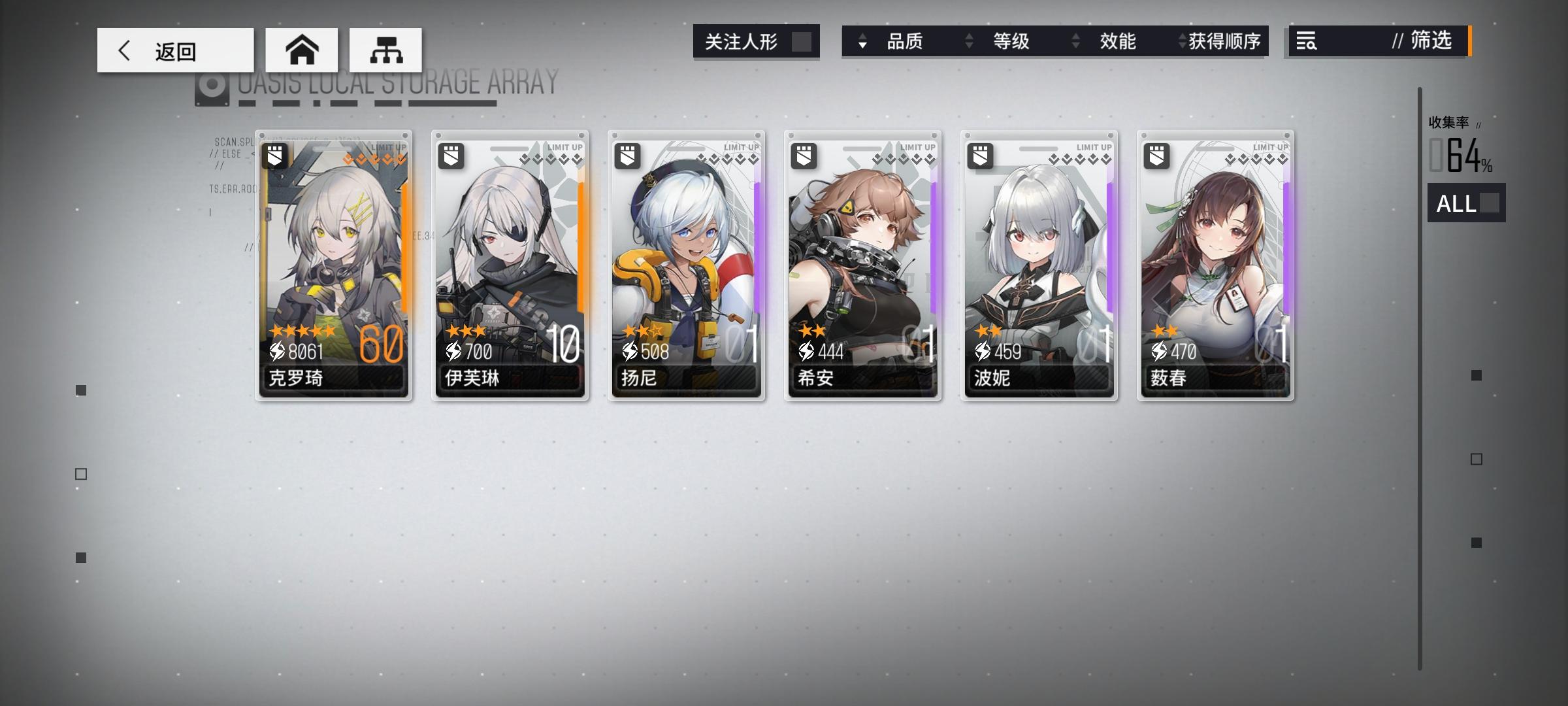Click the shield icon on 克罗琦's card
This screenshot has height=706, width=1568.
[274, 156]
